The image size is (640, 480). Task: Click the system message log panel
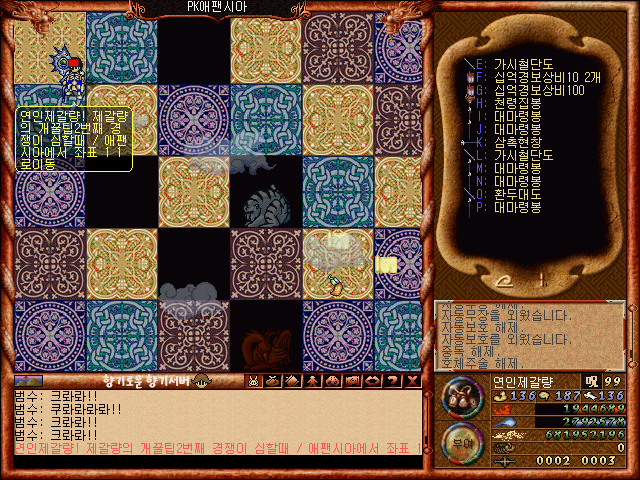pyautogui.click(x=530, y=335)
